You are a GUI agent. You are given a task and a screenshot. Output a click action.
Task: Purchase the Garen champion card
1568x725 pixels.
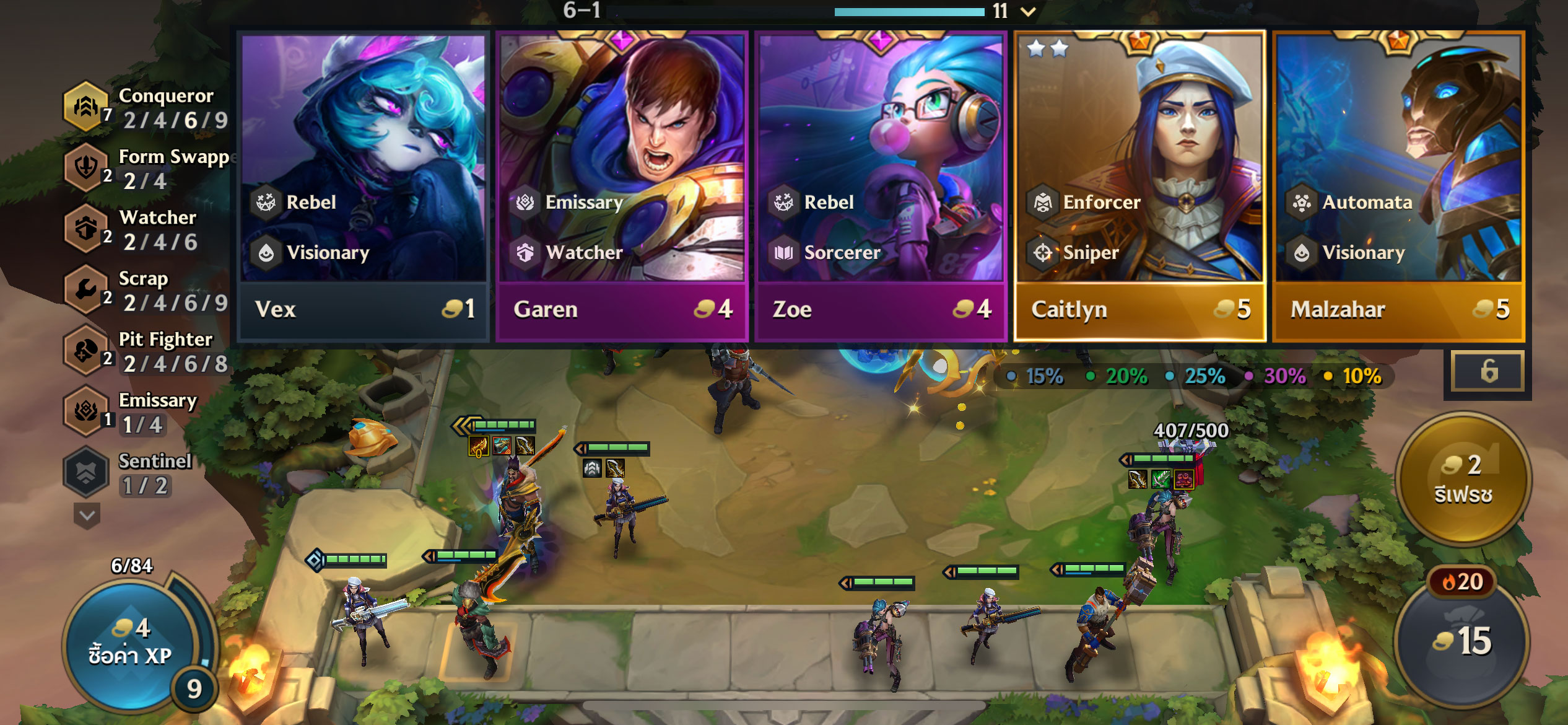(622, 186)
